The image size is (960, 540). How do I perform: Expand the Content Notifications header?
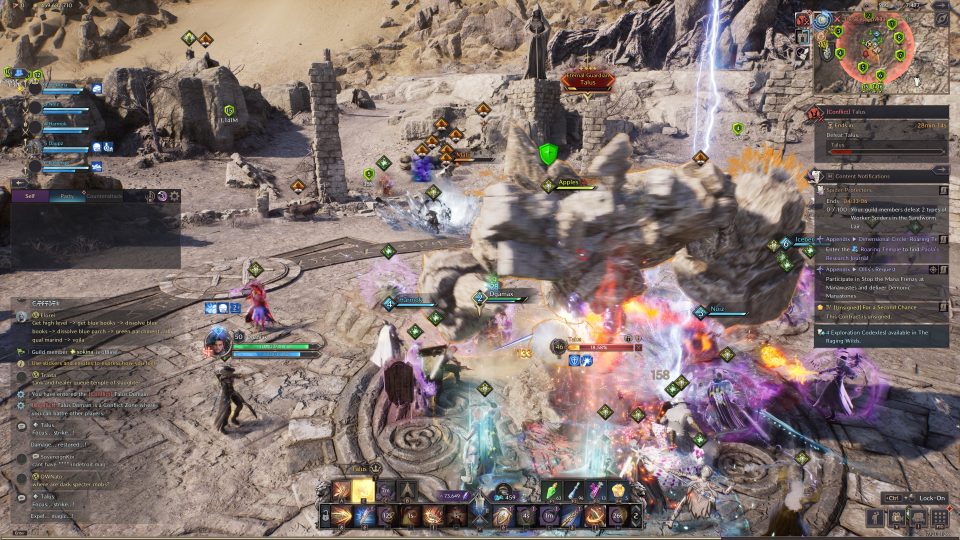click(870, 175)
